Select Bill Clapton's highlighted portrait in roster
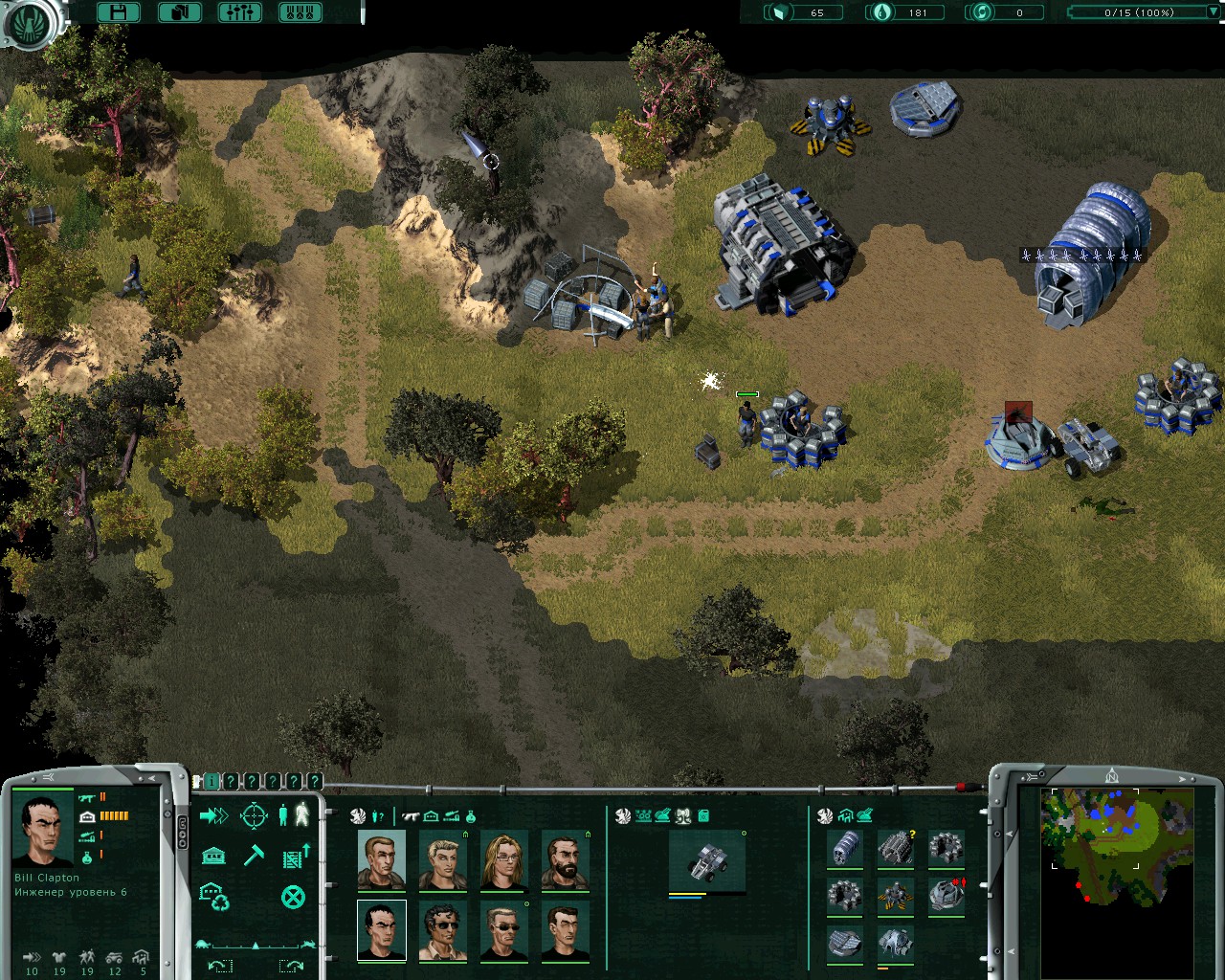 [x=381, y=930]
